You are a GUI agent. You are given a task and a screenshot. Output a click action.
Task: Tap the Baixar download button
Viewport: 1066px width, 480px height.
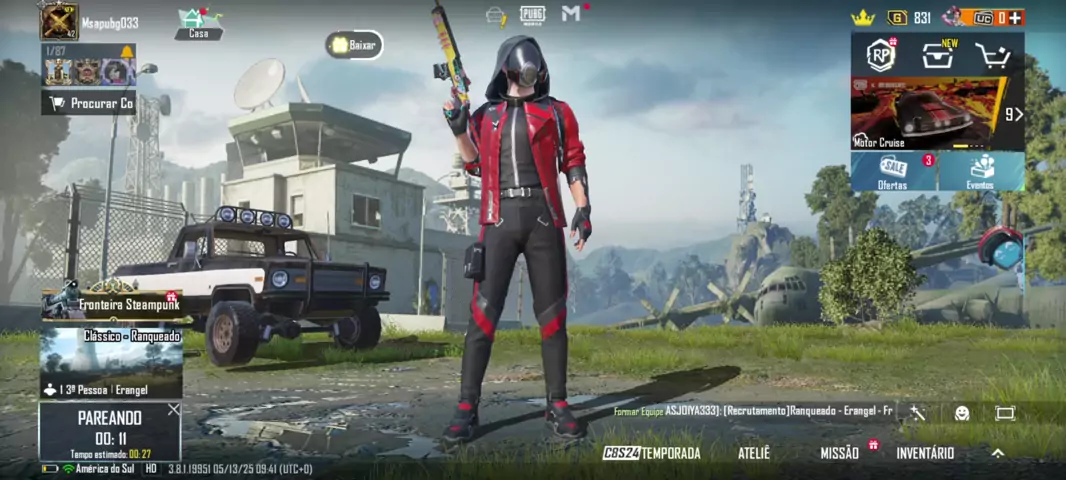(x=354, y=45)
